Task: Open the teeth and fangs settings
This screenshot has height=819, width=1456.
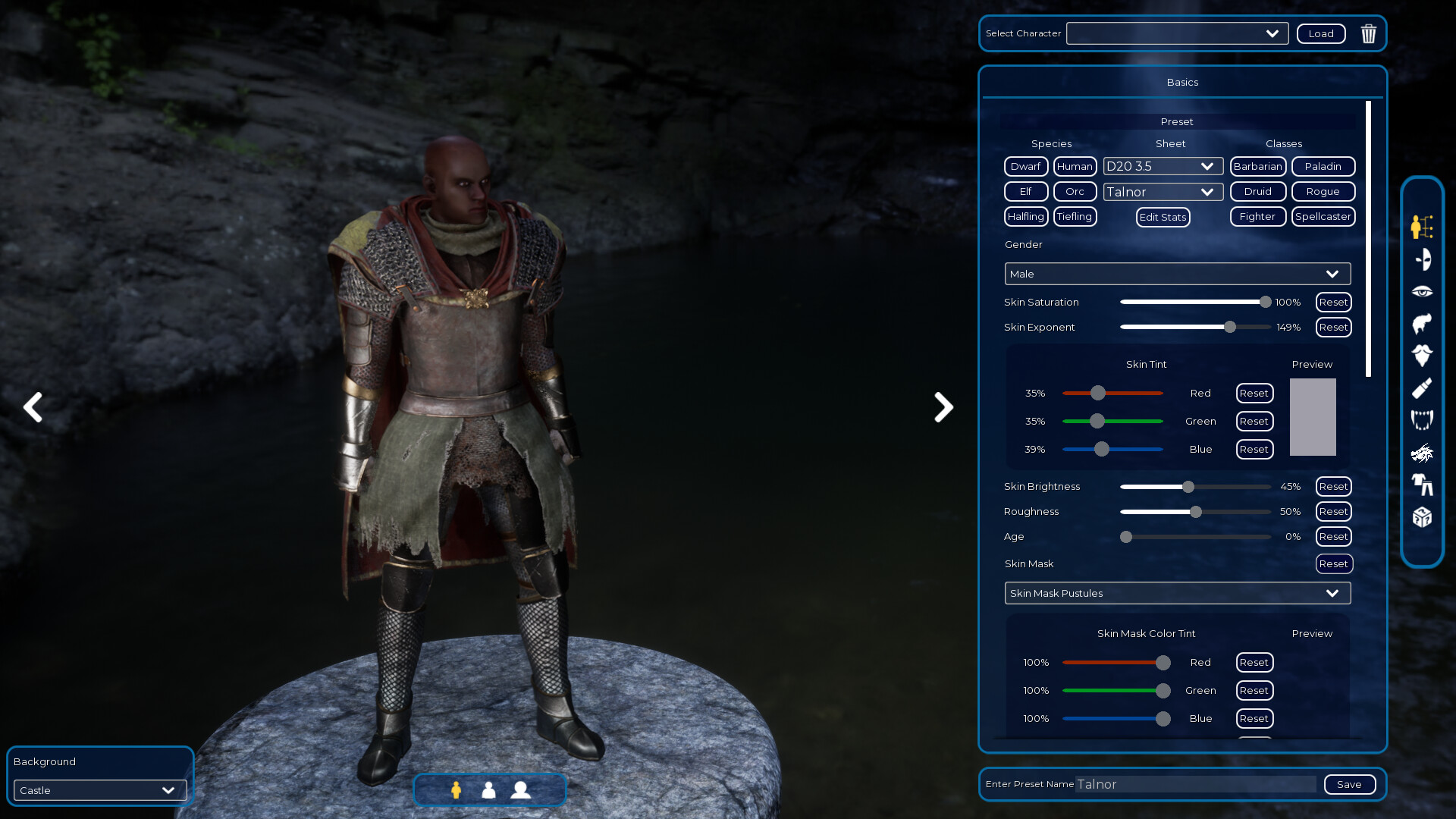Action: (x=1422, y=419)
